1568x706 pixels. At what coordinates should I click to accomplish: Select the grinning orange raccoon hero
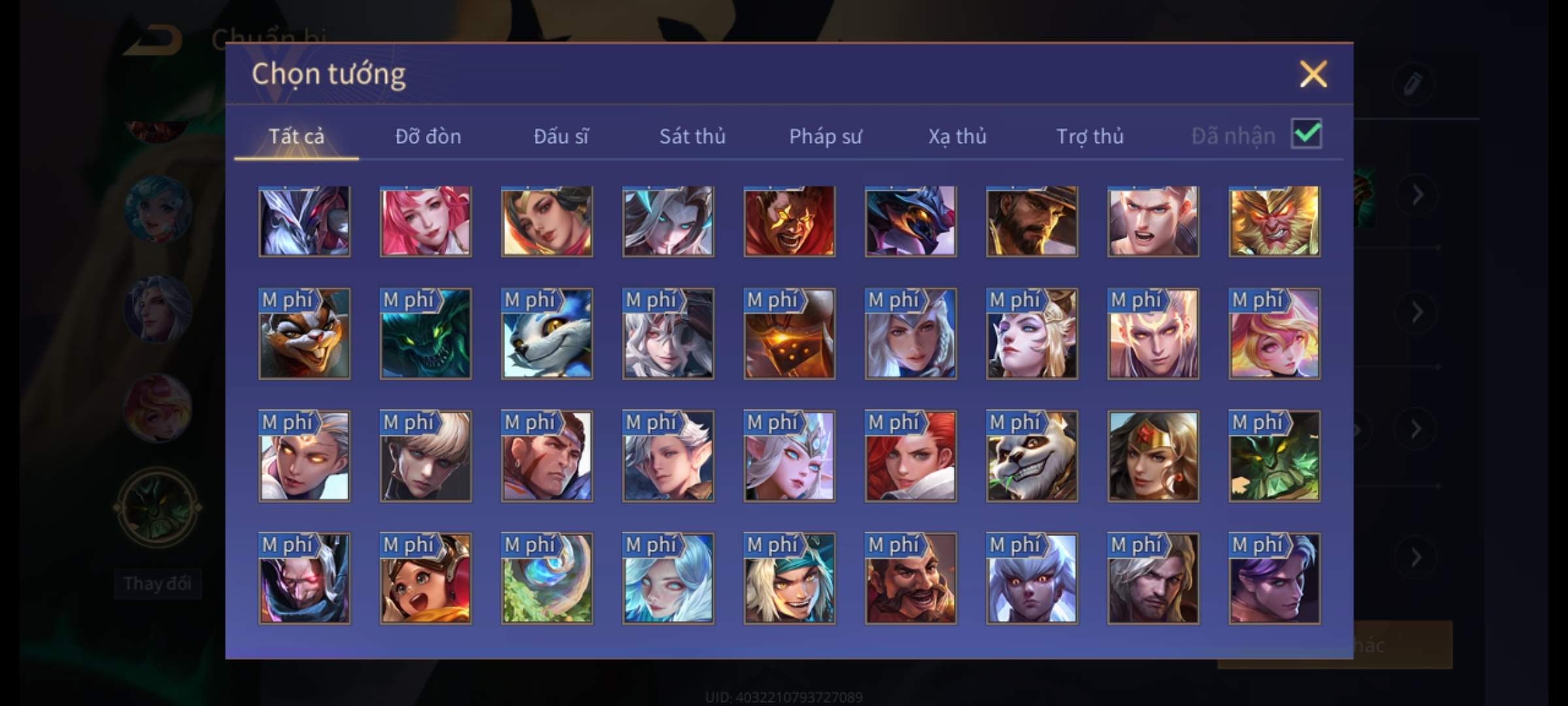(x=304, y=334)
